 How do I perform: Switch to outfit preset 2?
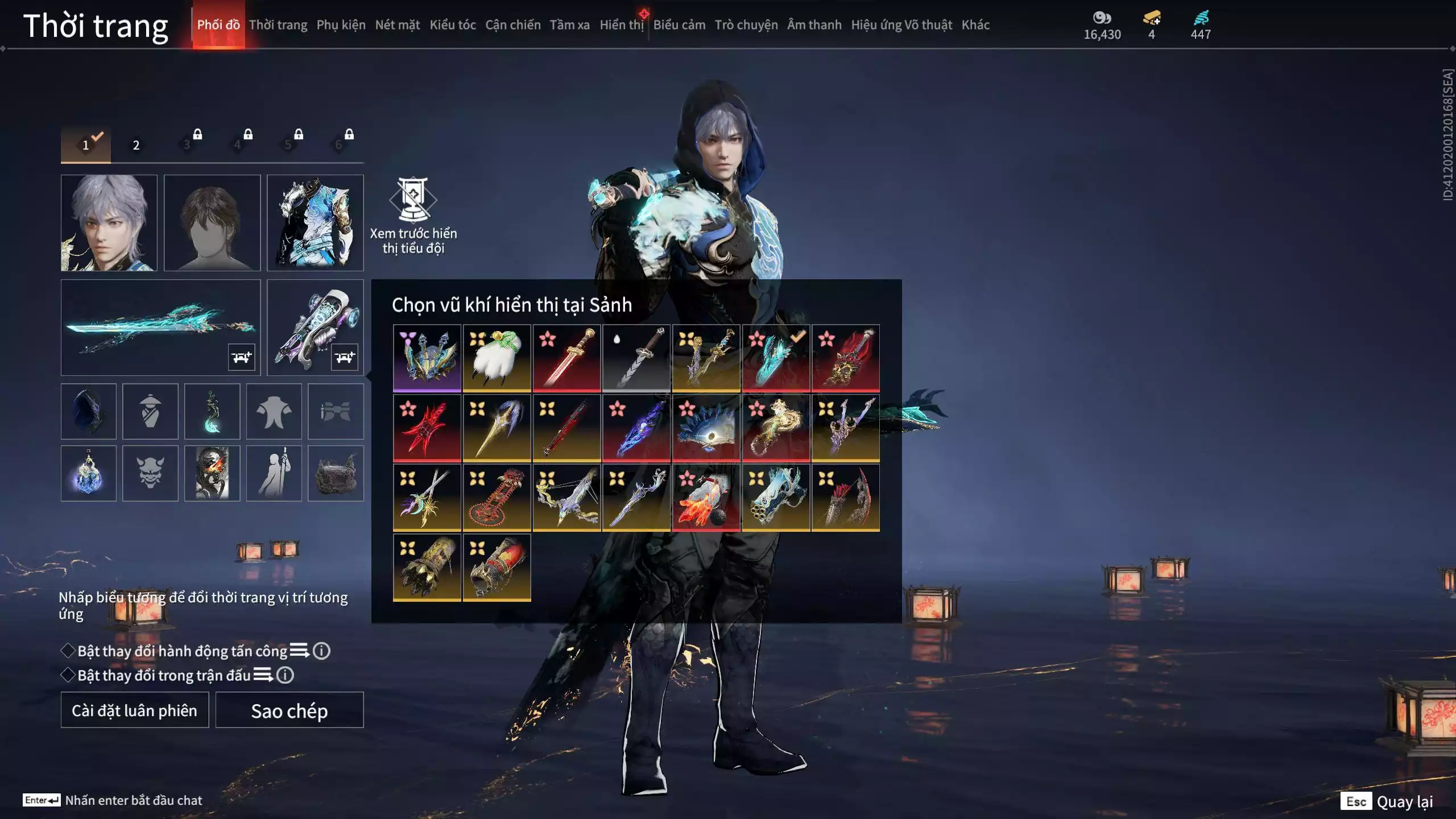click(x=136, y=145)
